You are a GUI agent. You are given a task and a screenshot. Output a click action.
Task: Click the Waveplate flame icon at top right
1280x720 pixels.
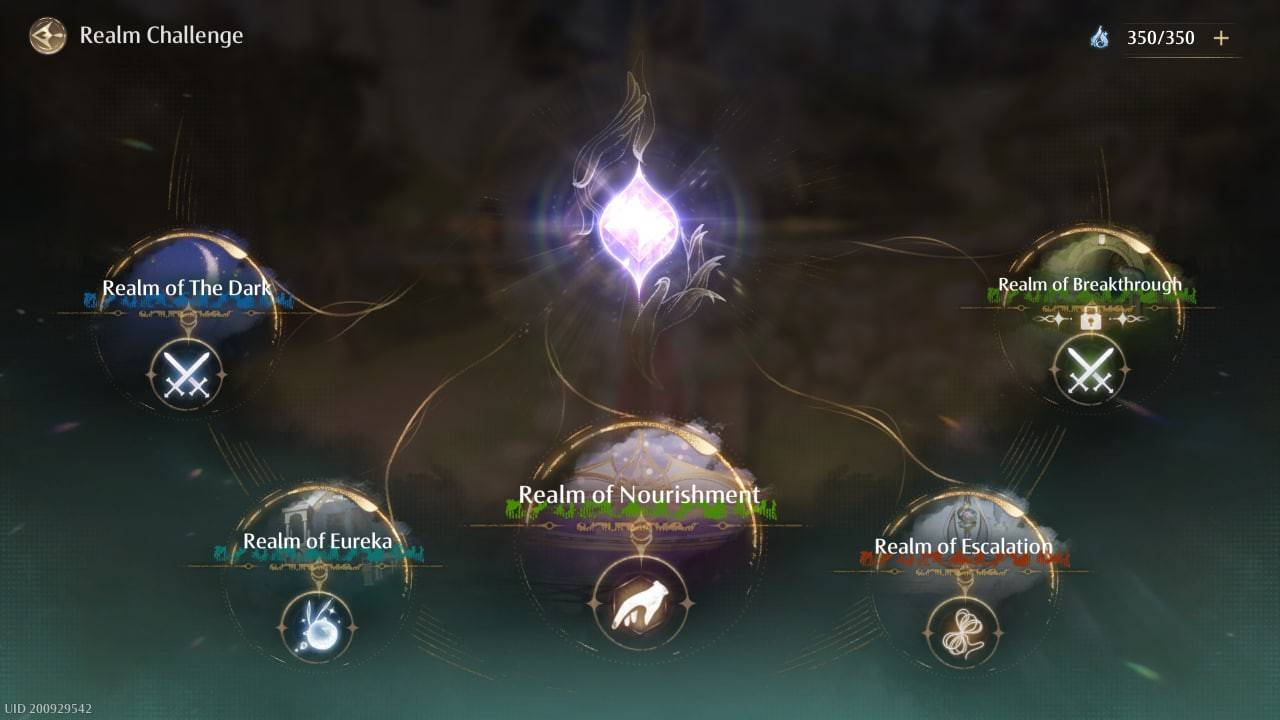tap(1099, 38)
